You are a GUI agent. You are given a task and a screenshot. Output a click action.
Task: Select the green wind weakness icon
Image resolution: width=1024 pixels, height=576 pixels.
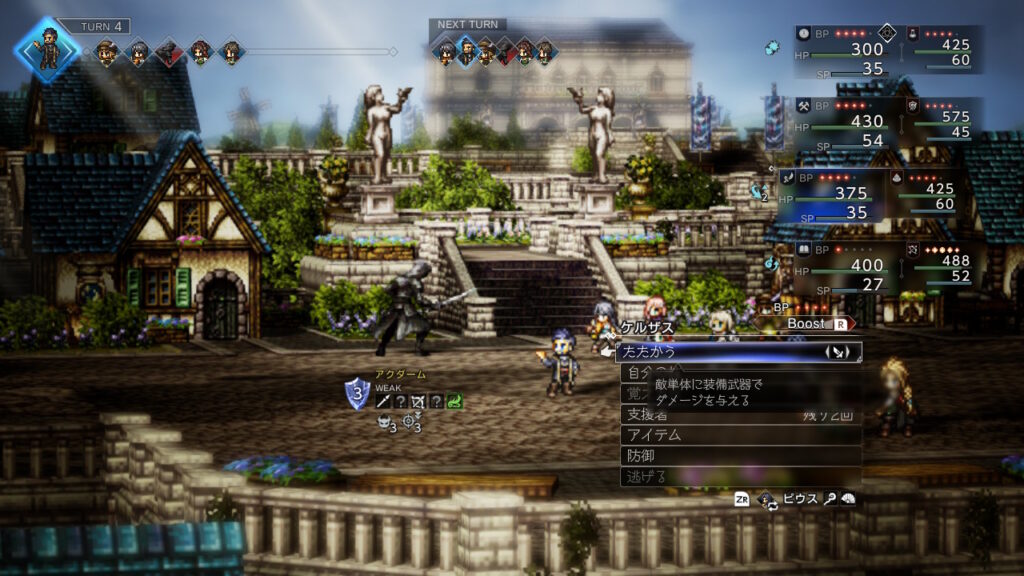[453, 401]
